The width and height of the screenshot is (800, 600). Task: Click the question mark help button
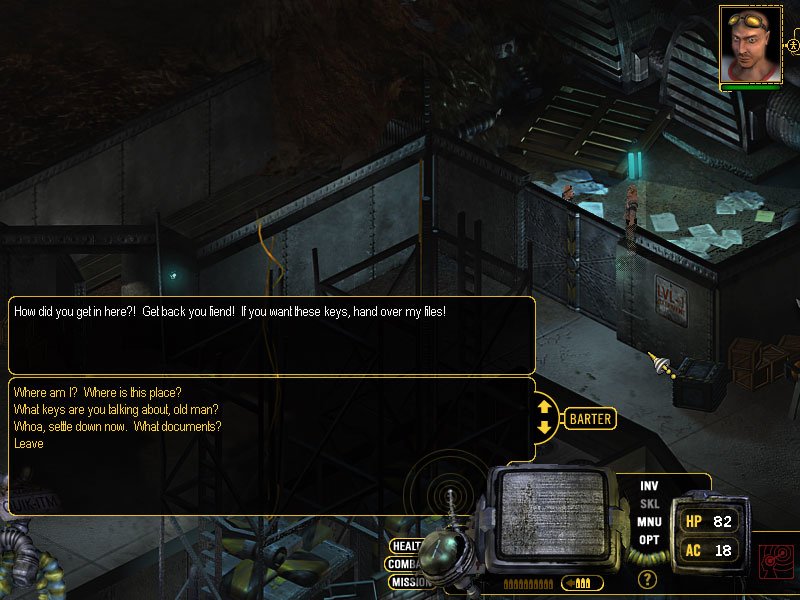(648, 578)
